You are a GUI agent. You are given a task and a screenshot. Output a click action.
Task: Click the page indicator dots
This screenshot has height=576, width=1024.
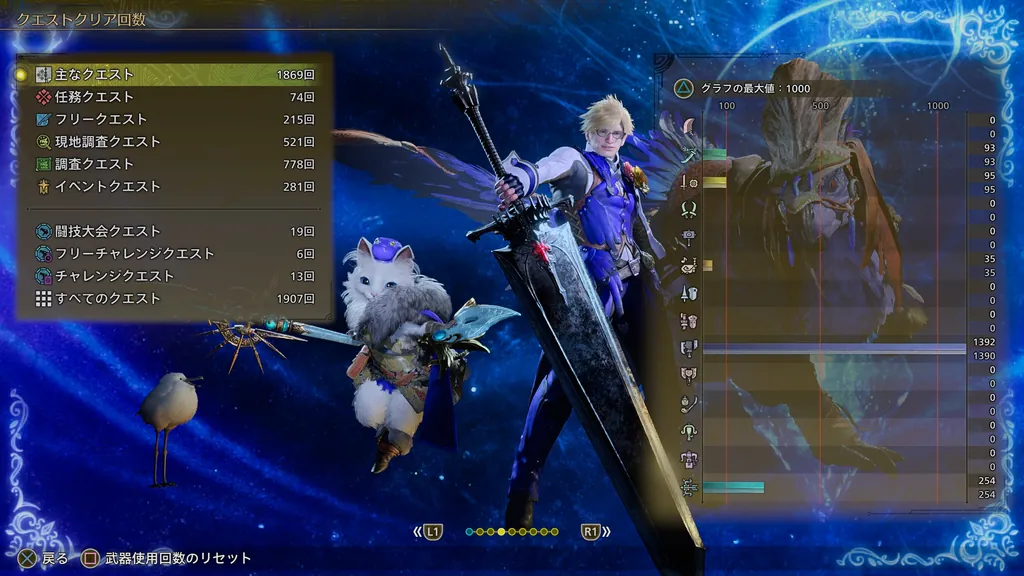pyautogui.click(x=512, y=532)
